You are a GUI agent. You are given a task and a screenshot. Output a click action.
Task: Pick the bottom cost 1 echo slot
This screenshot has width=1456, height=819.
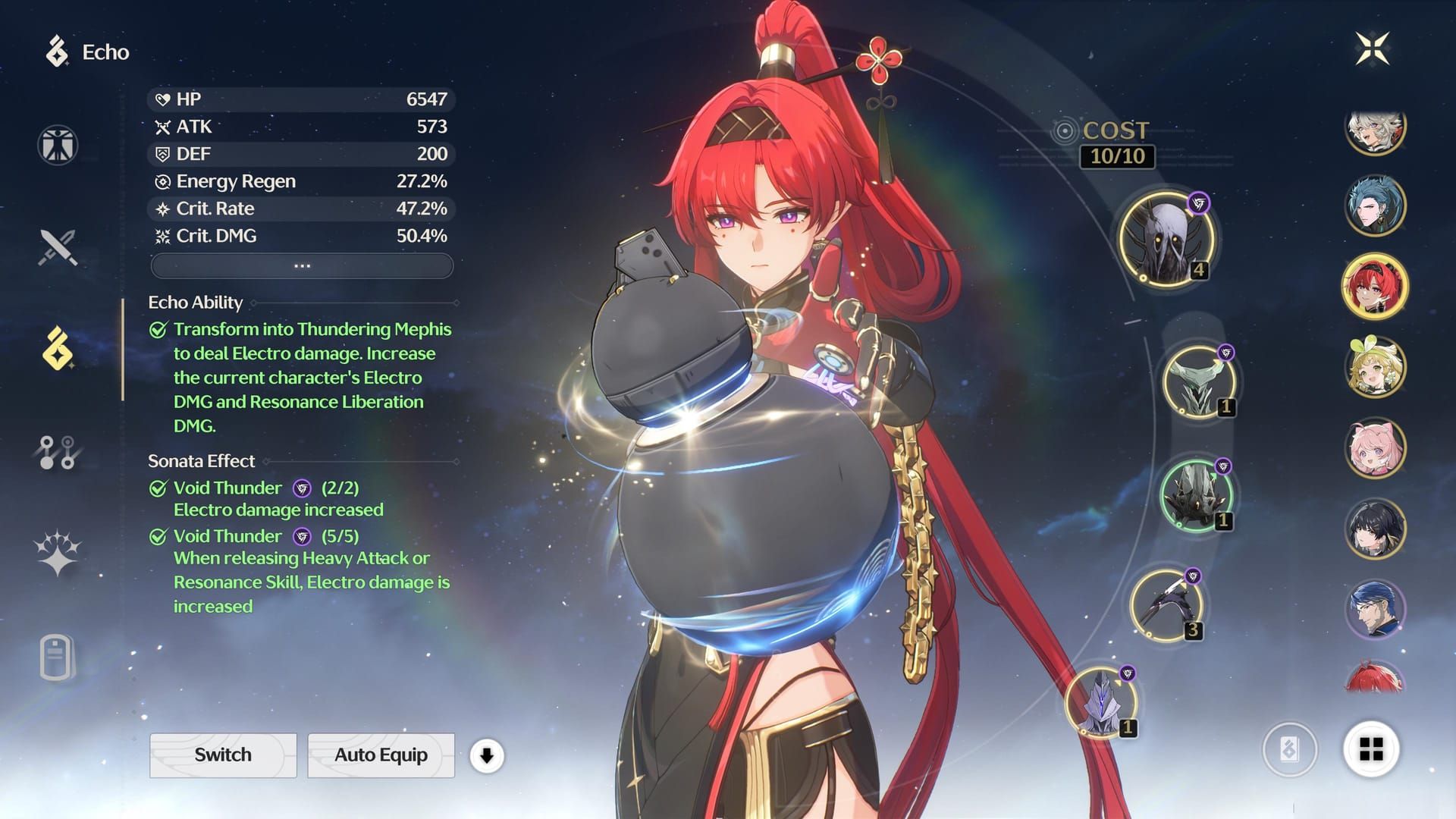pos(1101,703)
